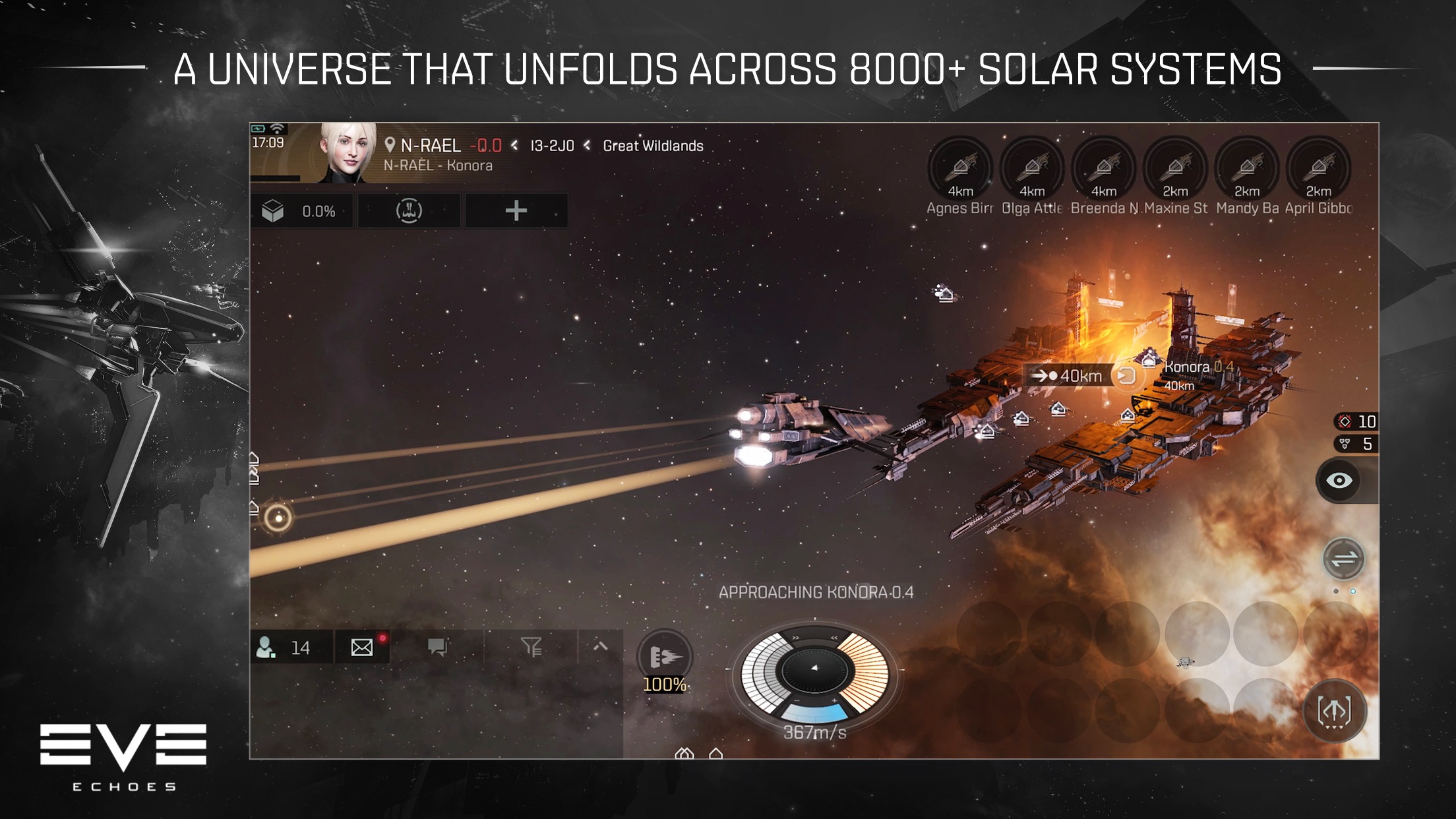
Task: Tap the swap arrows button
Action: [x=1343, y=559]
